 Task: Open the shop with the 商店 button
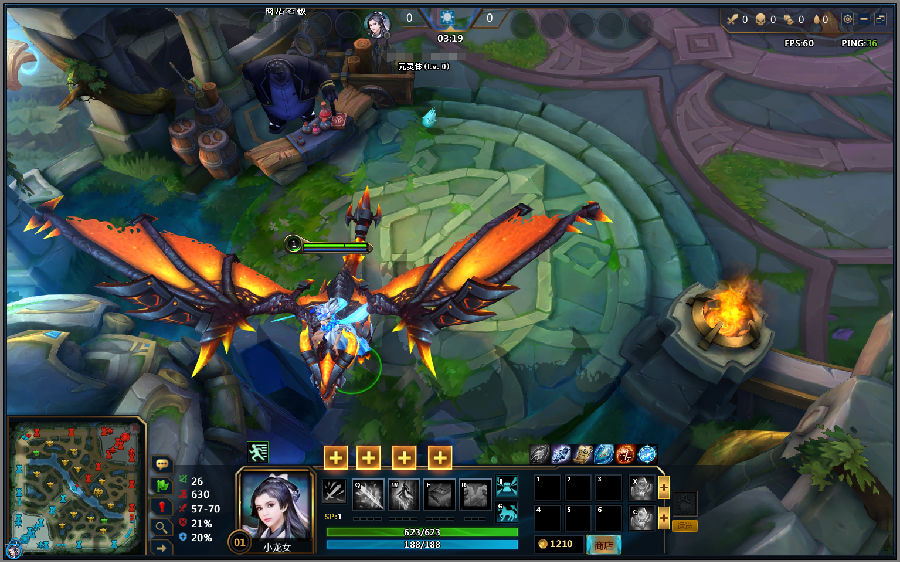604,544
